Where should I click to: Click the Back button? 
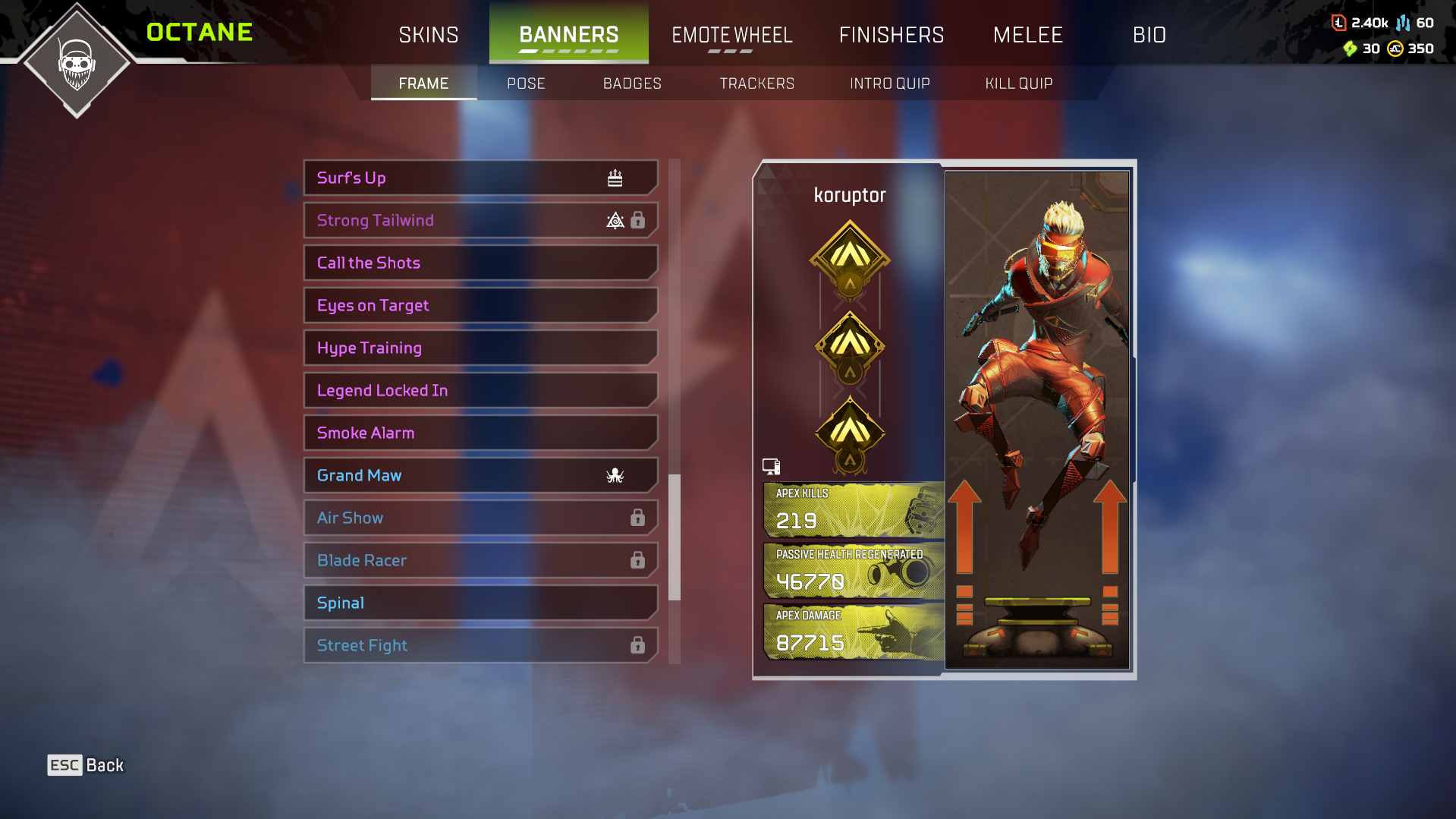coord(86,765)
